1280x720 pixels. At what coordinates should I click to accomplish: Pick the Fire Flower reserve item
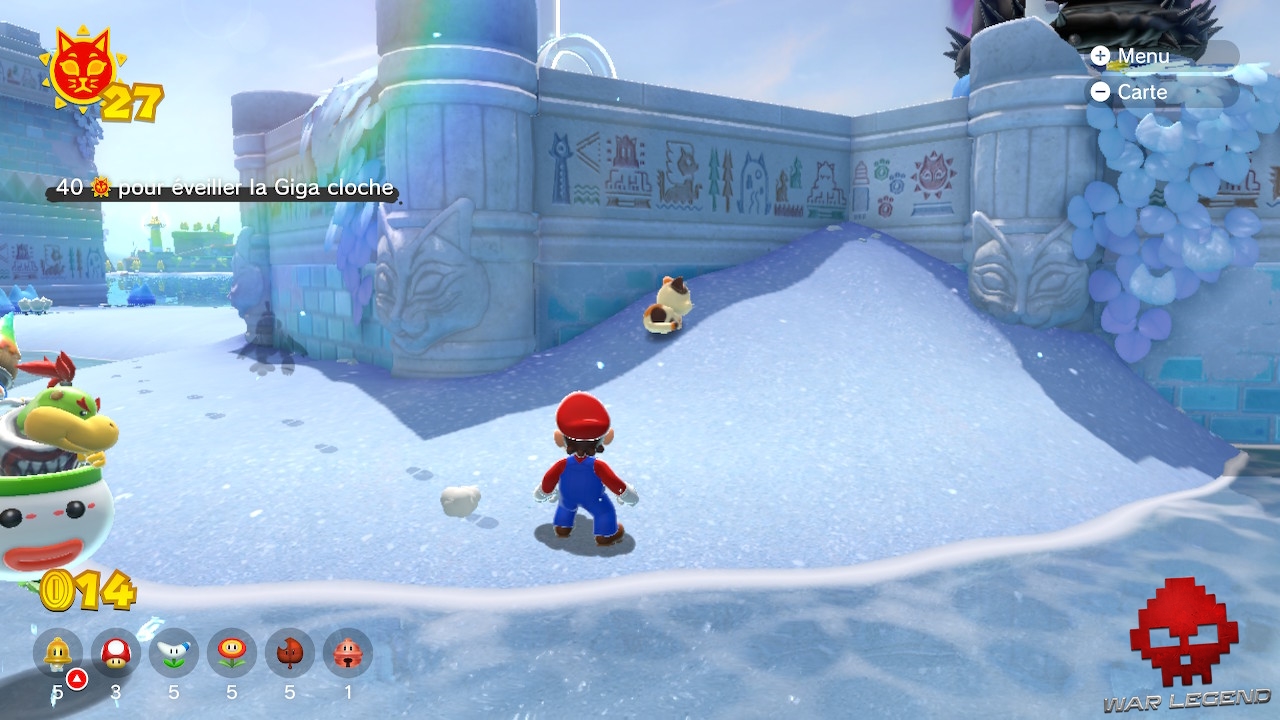(x=231, y=654)
